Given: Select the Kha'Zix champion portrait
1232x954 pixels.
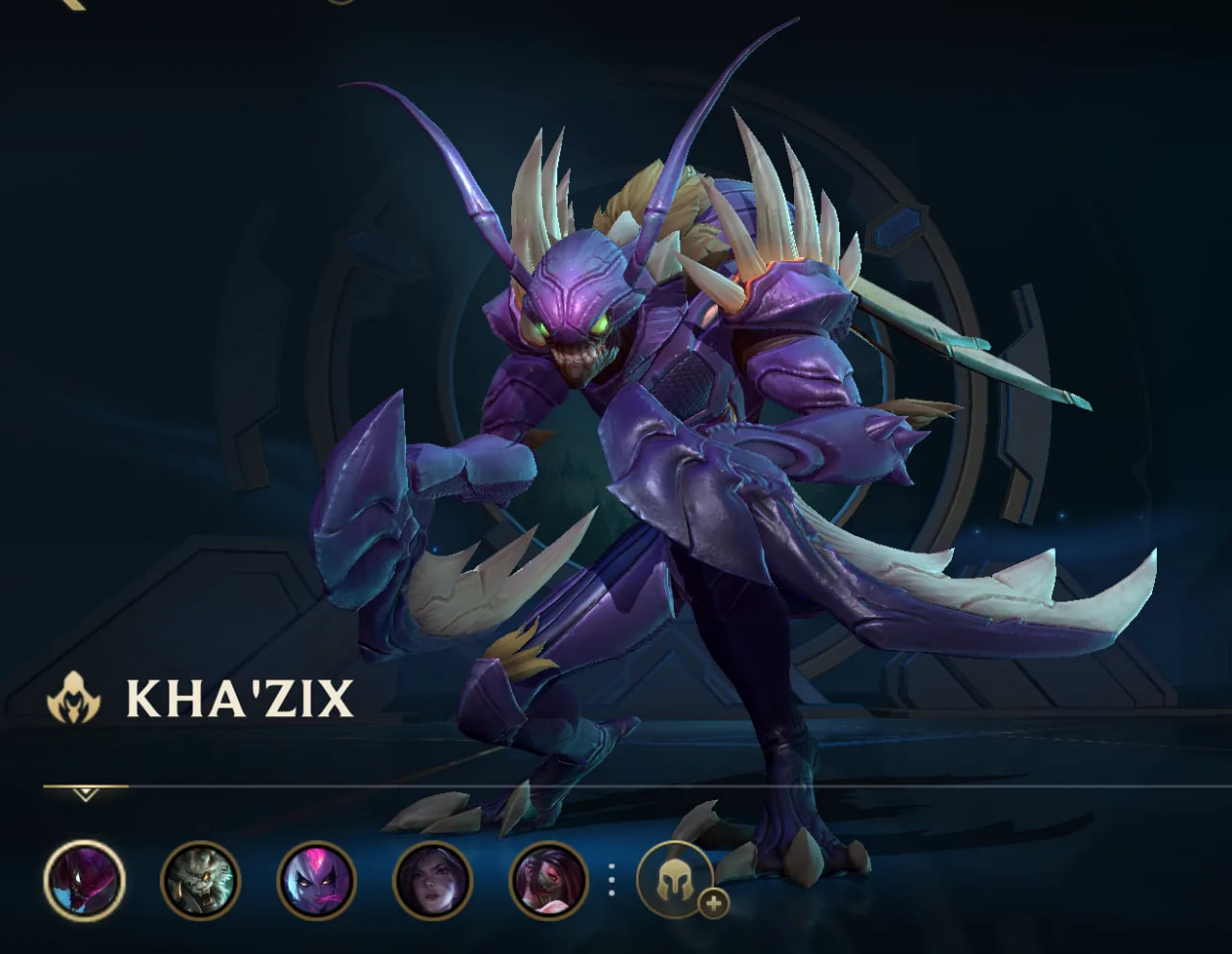Looking at the screenshot, I should 84,881.
